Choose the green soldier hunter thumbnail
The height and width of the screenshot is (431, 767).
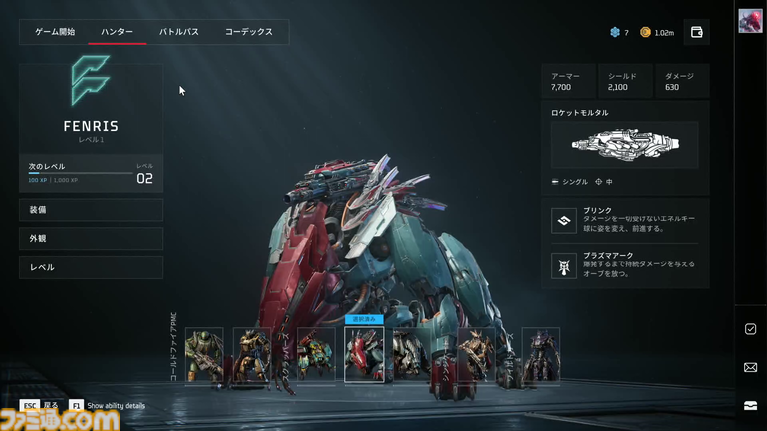tap(204, 355)
